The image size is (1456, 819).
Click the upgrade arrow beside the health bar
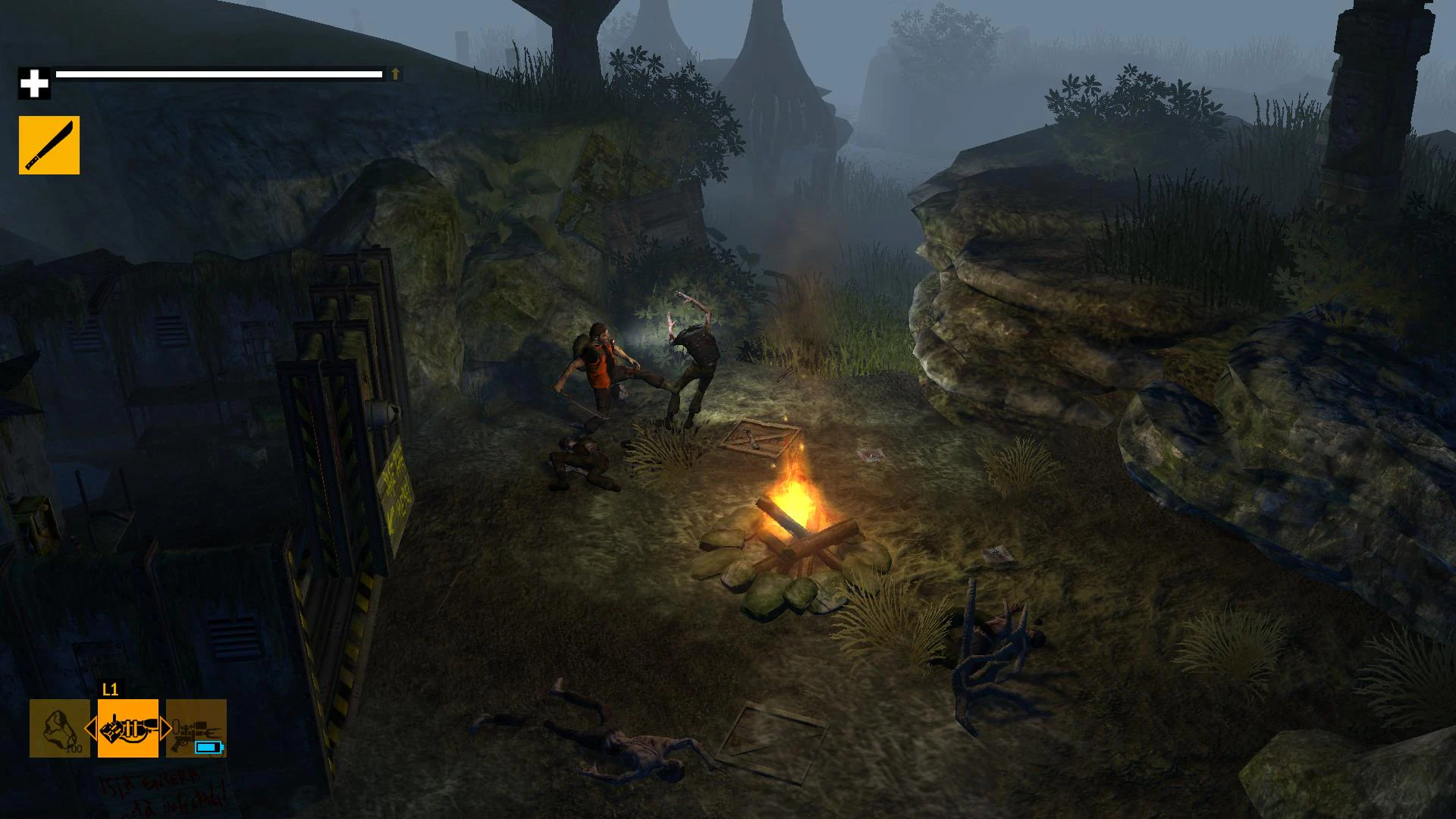(x=394, y=74)
